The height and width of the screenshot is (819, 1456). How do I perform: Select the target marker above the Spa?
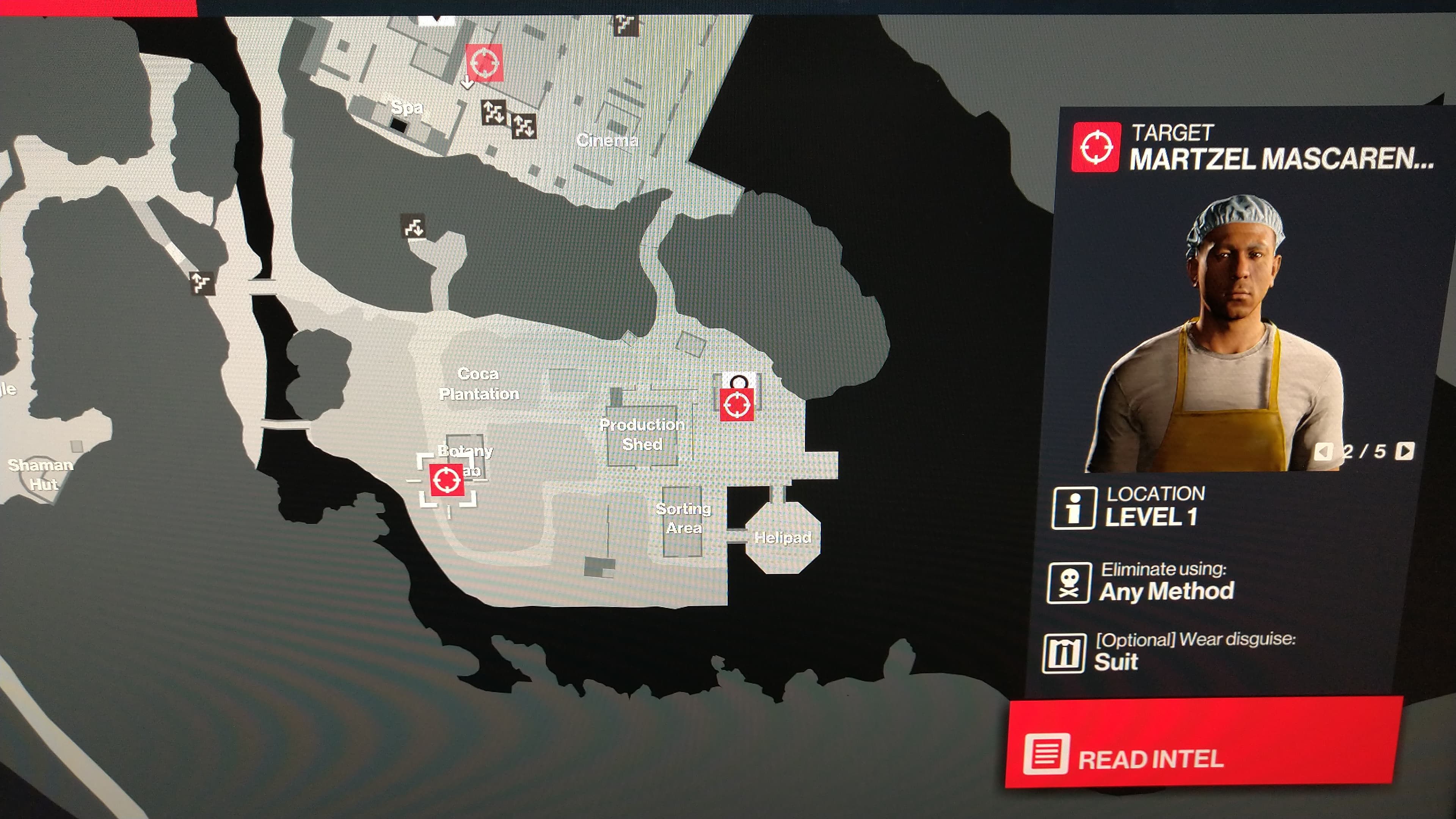485,62
